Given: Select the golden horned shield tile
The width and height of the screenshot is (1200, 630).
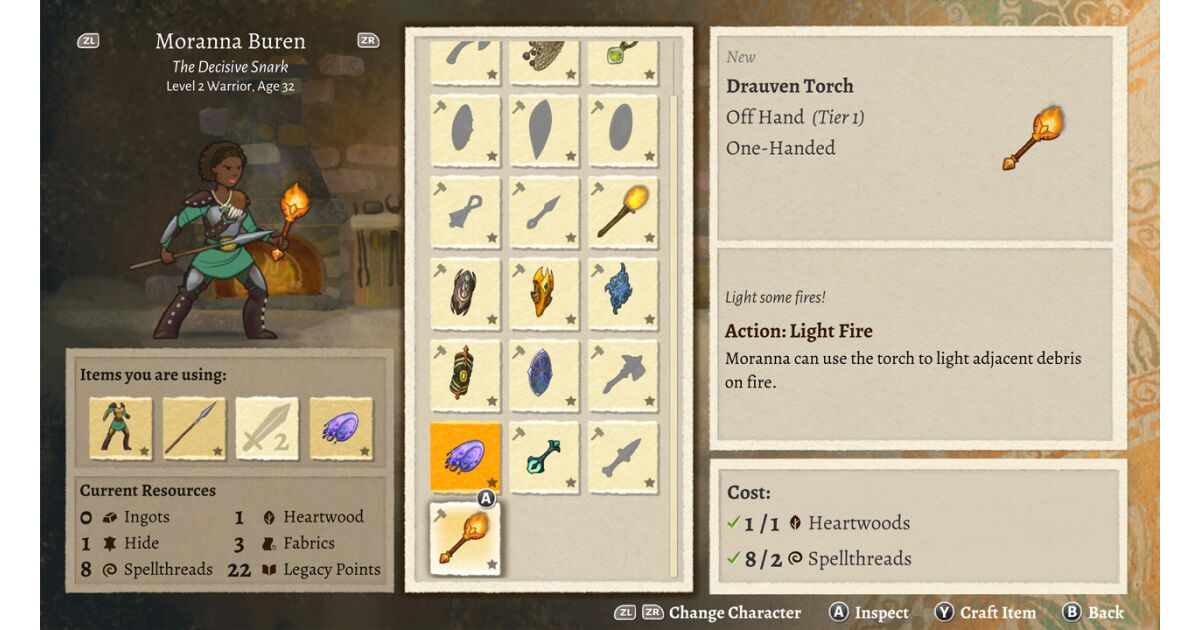Looking at the screenshot, I should pos(544,294).
